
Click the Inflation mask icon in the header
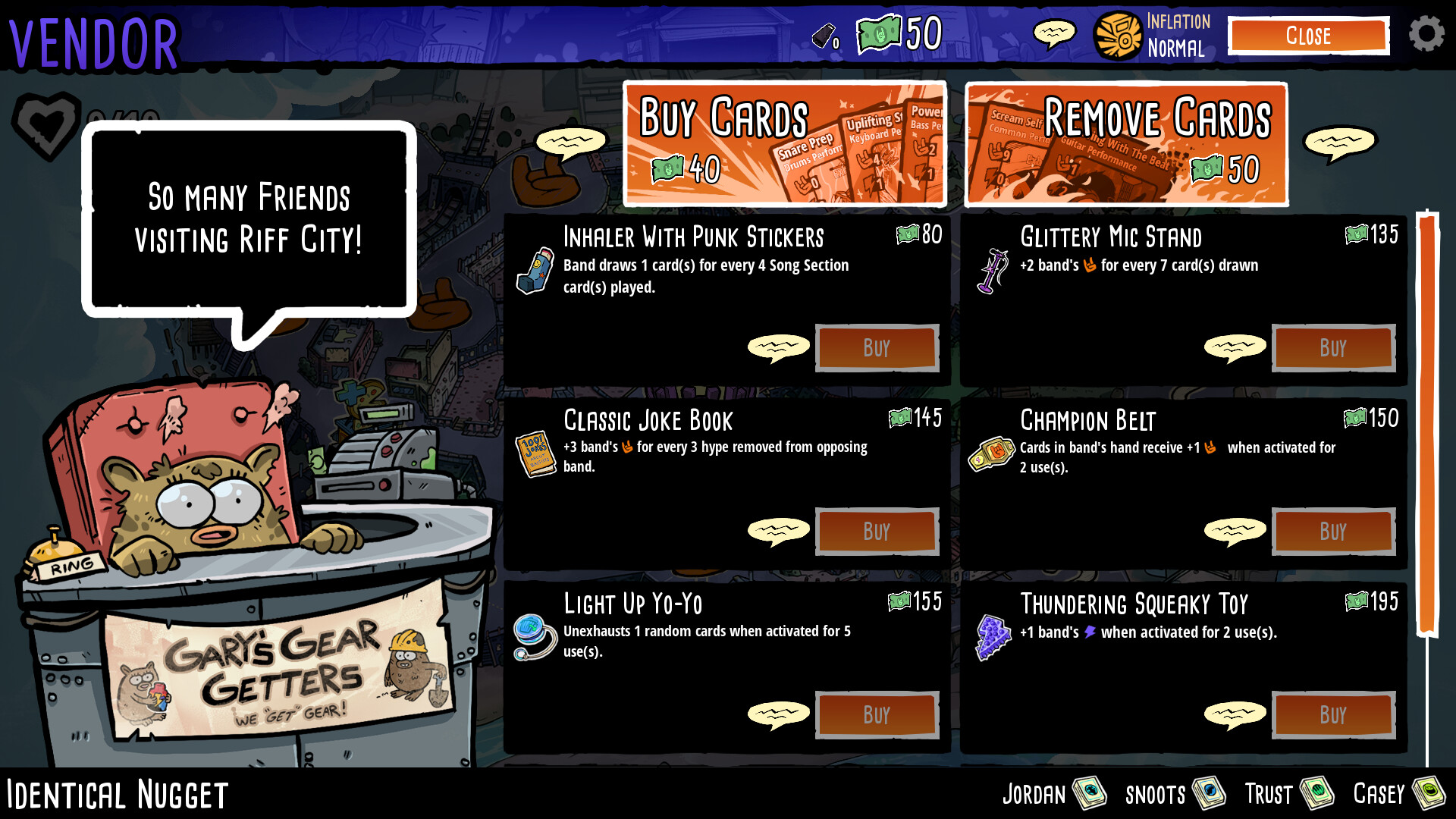pyautogui.click(x=1116, y=33)
